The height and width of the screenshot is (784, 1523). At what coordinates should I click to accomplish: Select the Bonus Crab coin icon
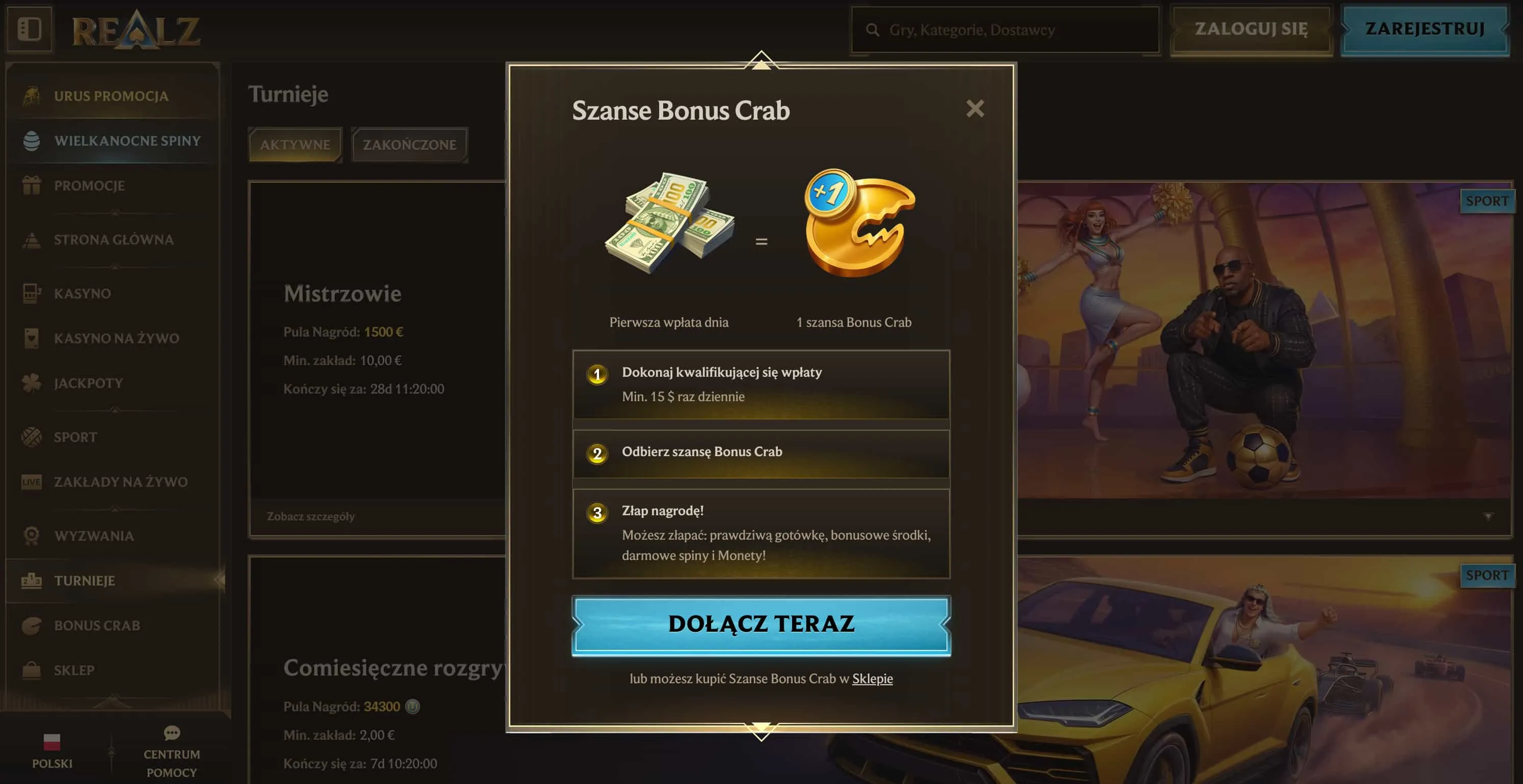(x=33, y=625)
